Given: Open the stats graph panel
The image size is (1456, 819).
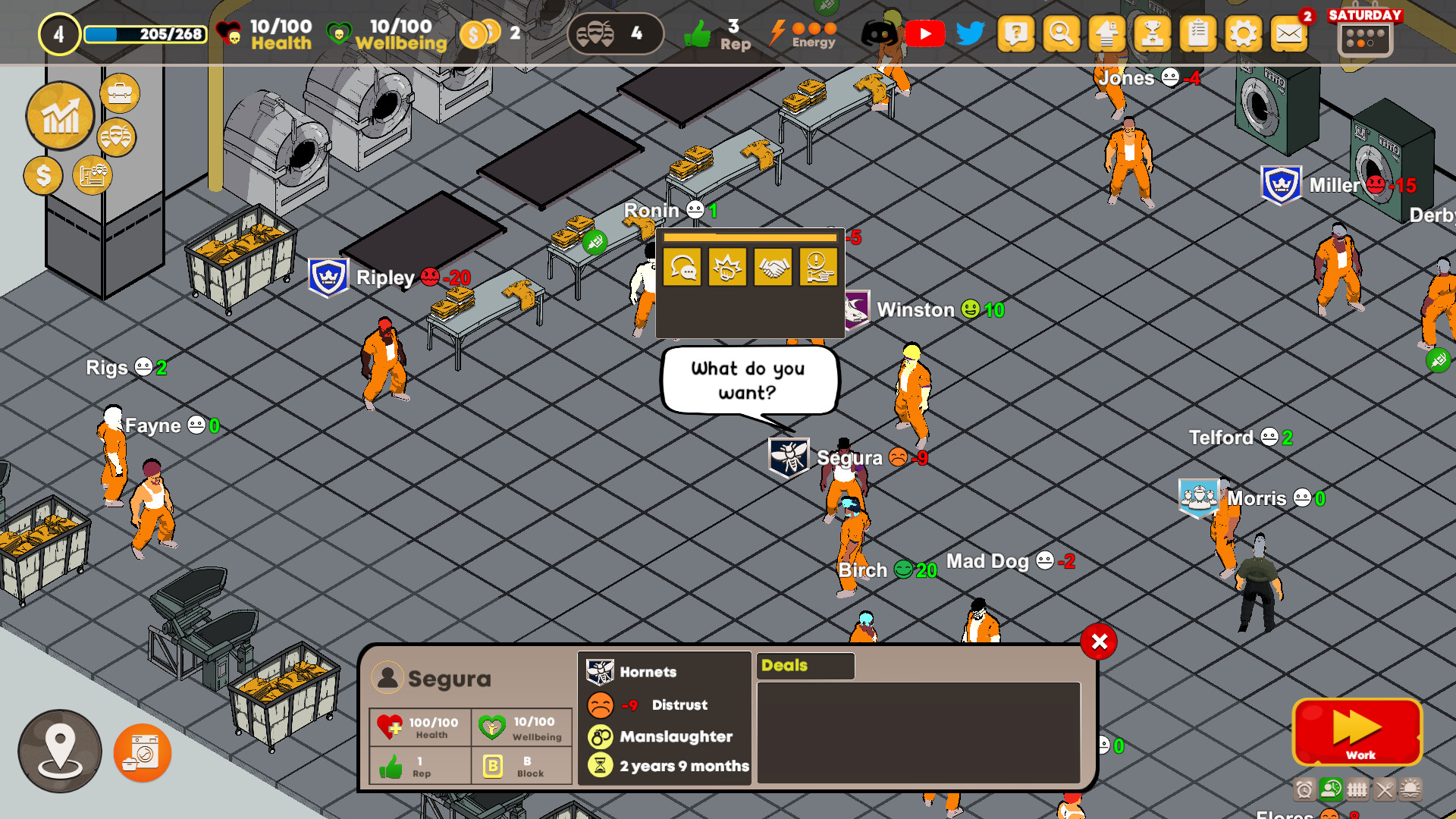Looking at the screenshot, I should (x=60, y=116).
